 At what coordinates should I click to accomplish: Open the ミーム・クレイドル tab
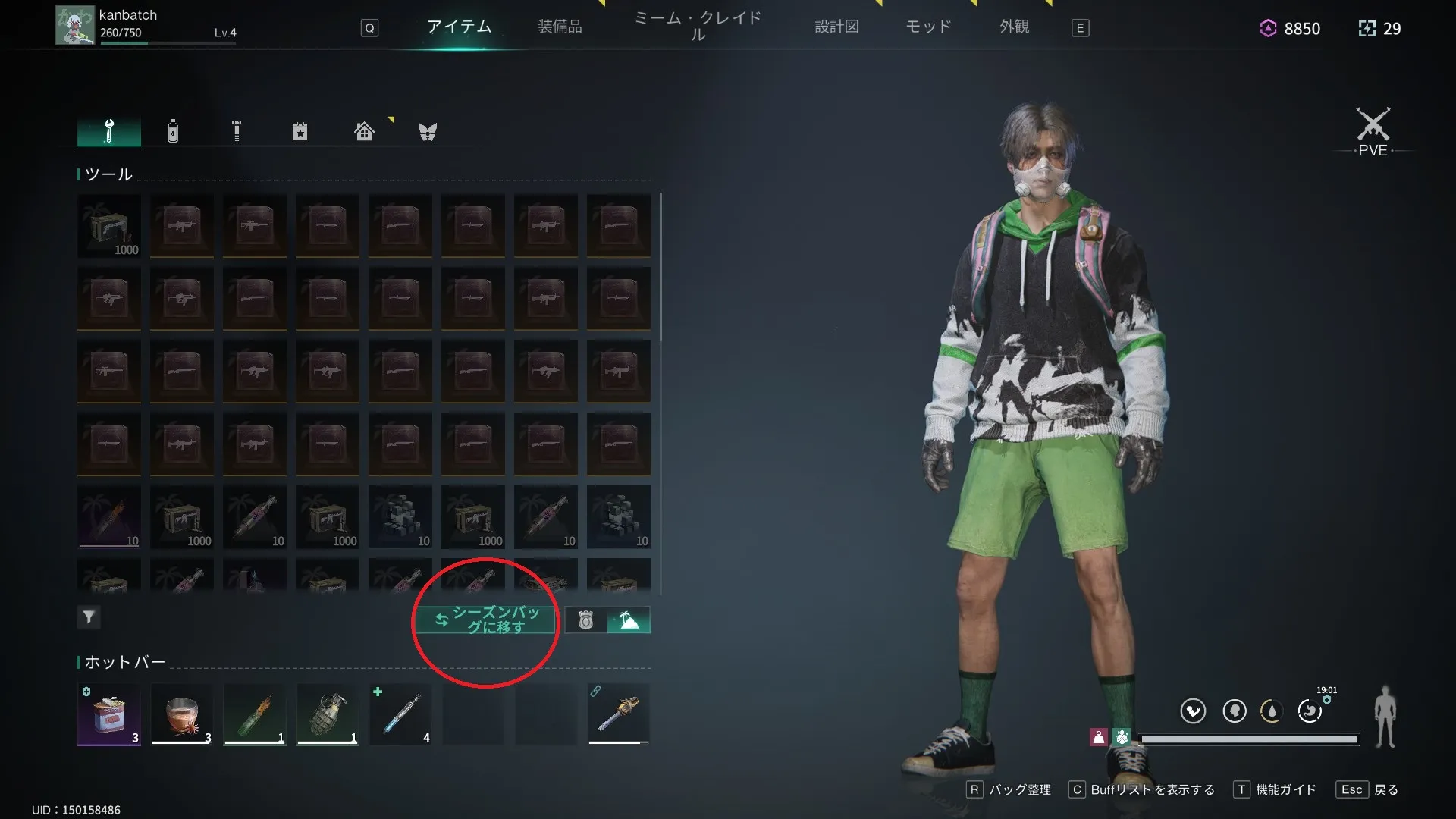[698, 27]
